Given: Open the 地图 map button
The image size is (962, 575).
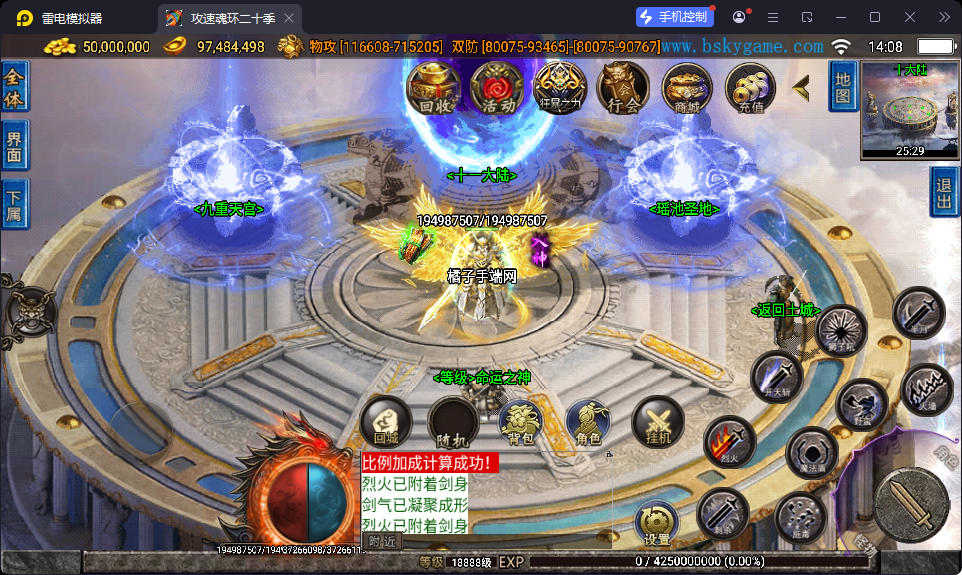Looking at the screenshot, I should pos(842,86).
